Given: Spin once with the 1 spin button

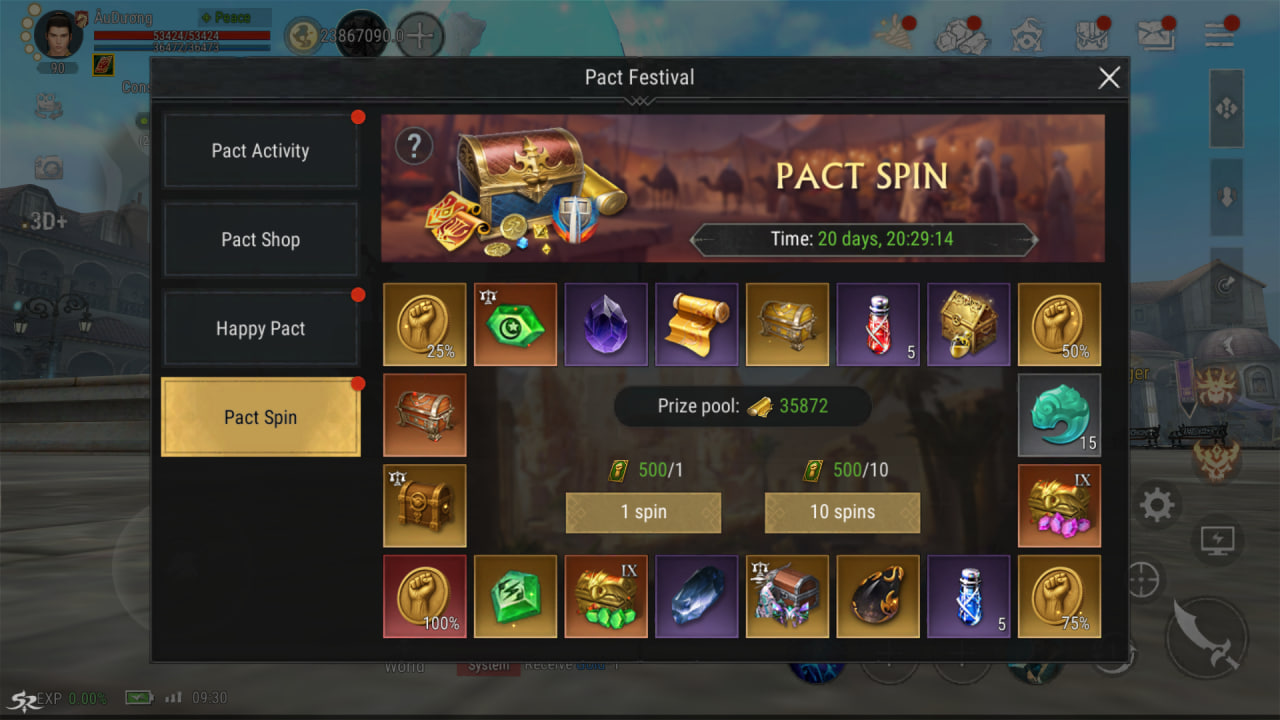Looking at the screenshot, I should tap(643, 512).
